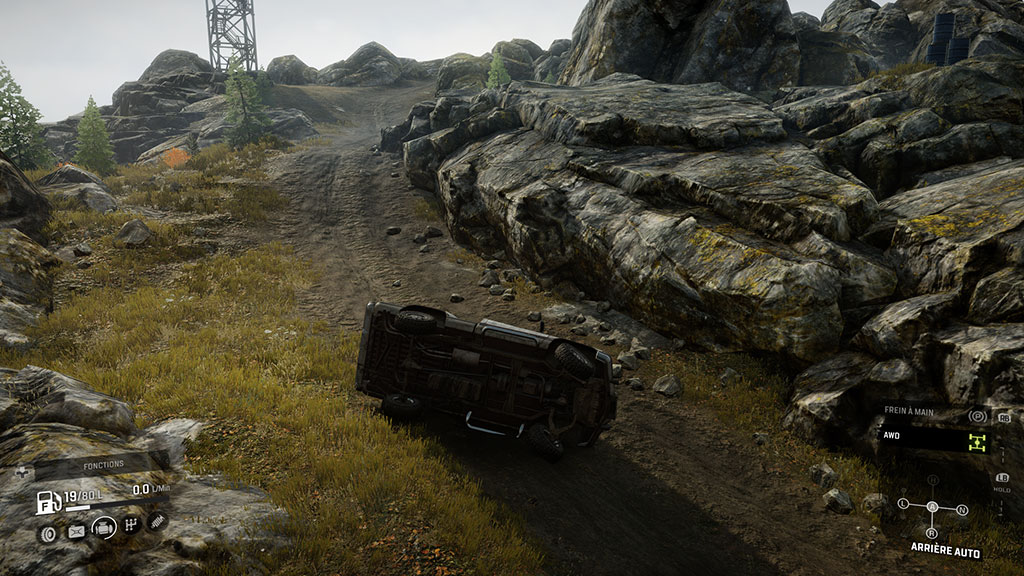1024x576 pixels.
Task: Shift to the R reverse gear
Action: (933, 532)
